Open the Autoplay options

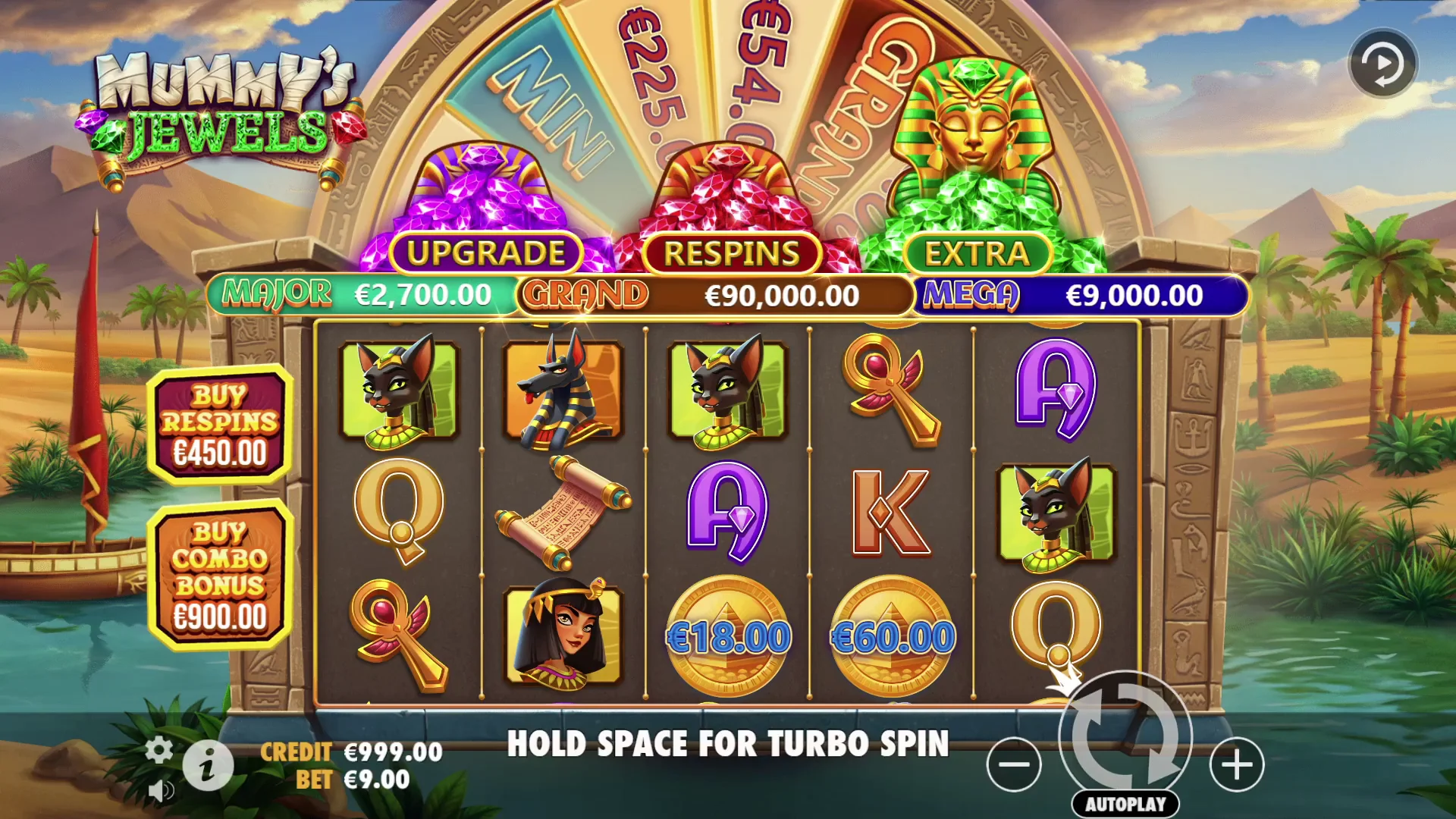pos(1125,805)
